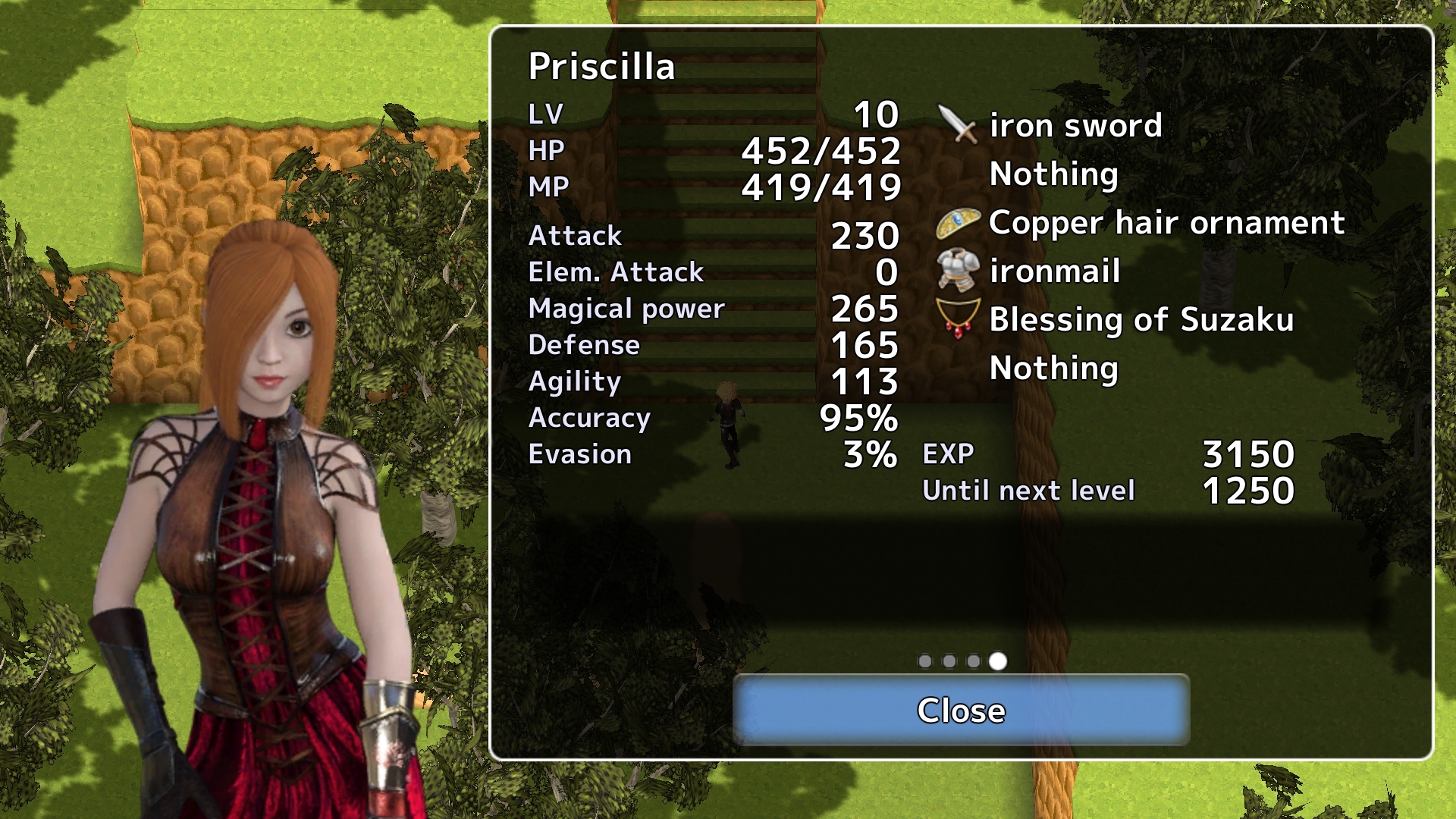Show the highlighted fourth page dot
The width and height of the screenshot is (1456, 819).
(x=998, y=661)
